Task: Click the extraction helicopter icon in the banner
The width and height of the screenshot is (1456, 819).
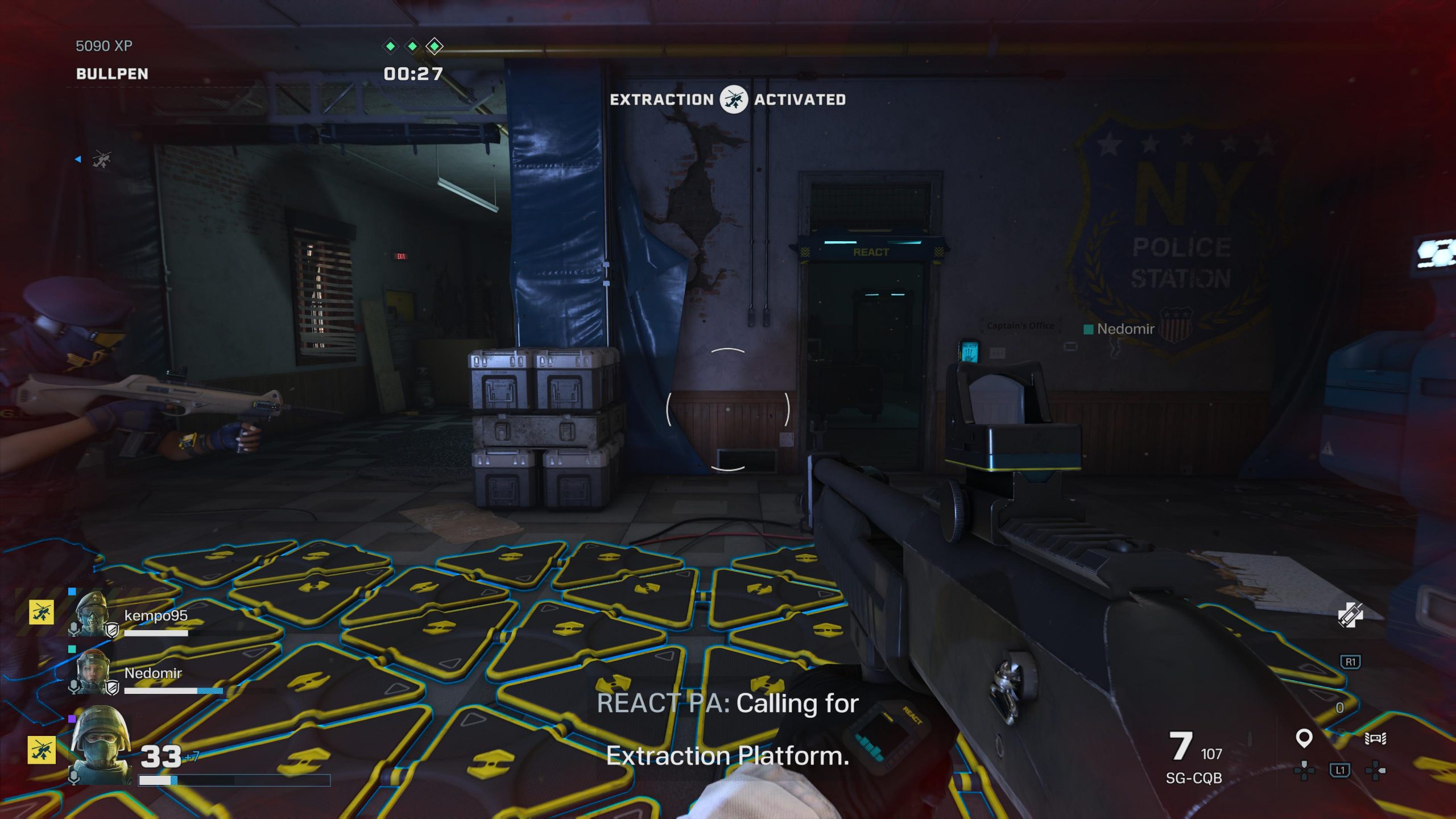Action: (734, 100)
